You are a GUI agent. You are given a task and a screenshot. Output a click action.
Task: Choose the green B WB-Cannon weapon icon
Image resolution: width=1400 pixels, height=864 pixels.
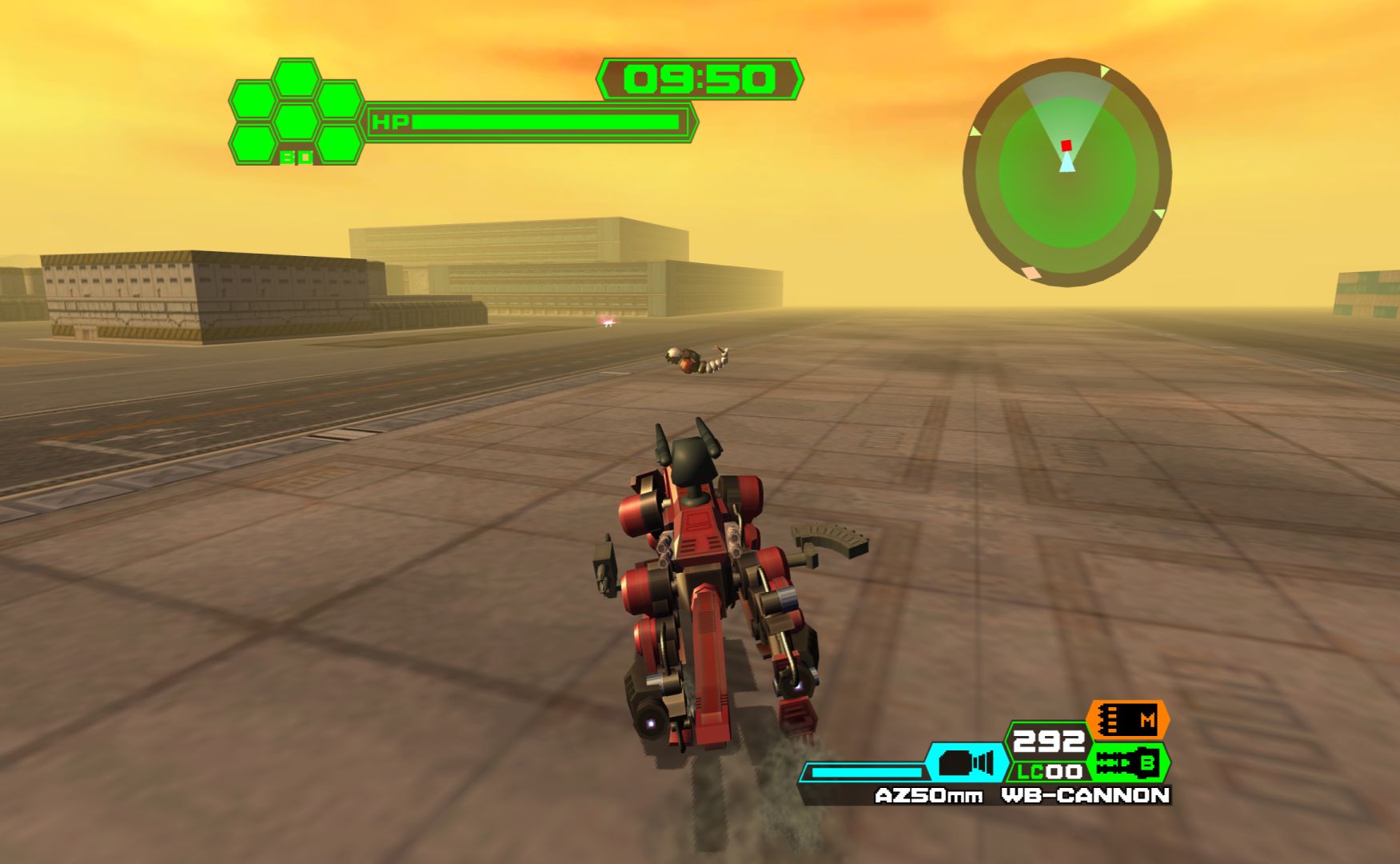(x=1129, y=764)
